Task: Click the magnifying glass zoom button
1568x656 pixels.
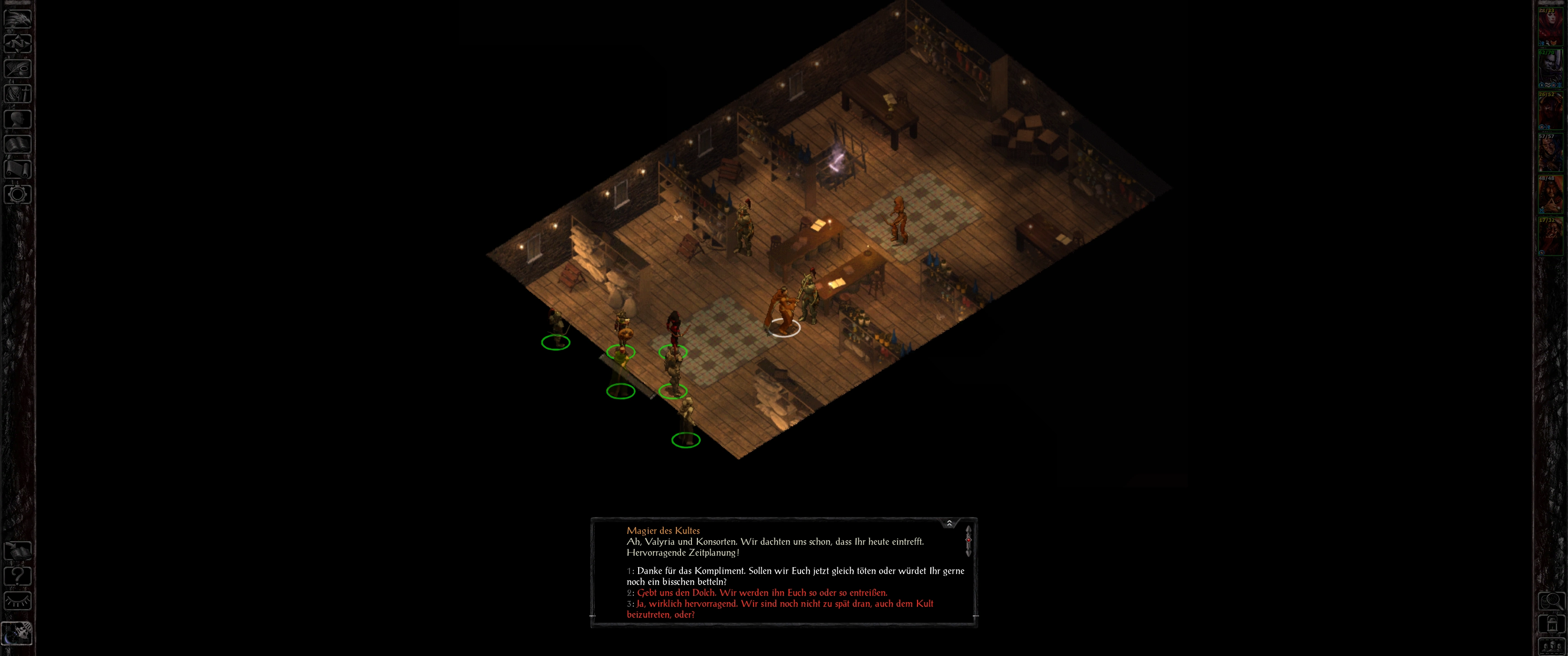Action: [x=1551, y=602]
